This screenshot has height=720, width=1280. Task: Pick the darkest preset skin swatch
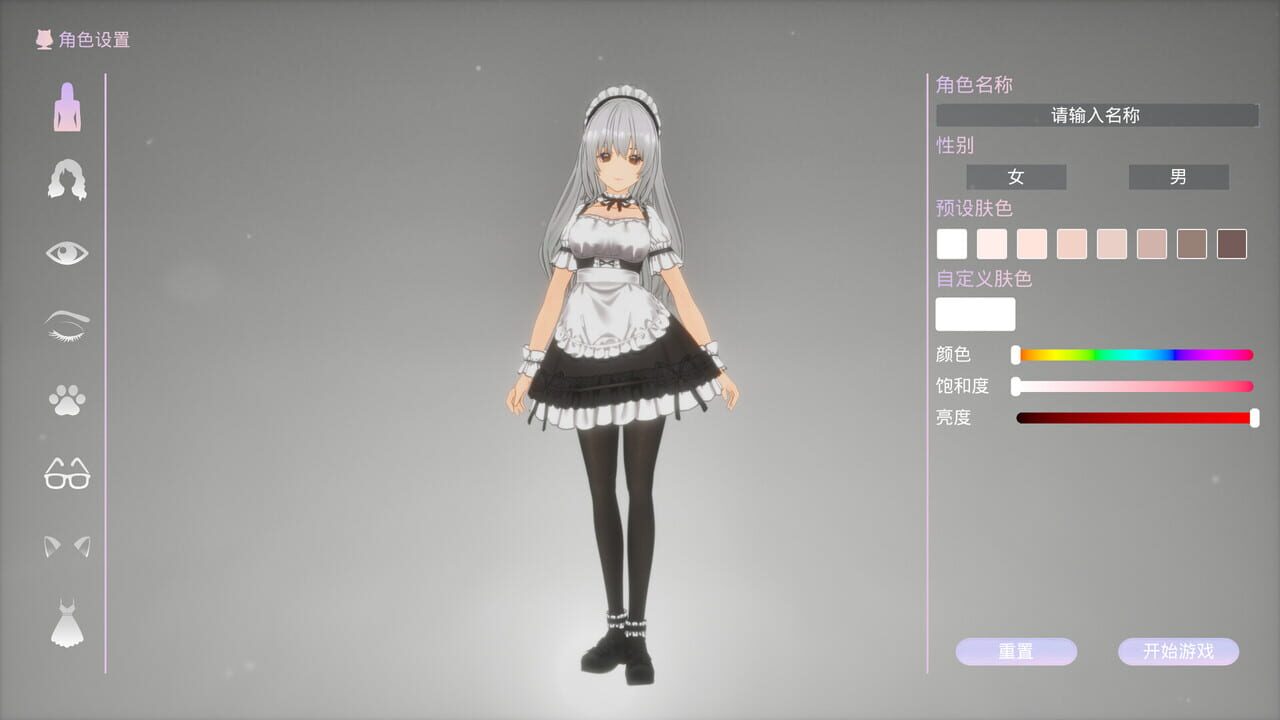(x=1231, y=243)
